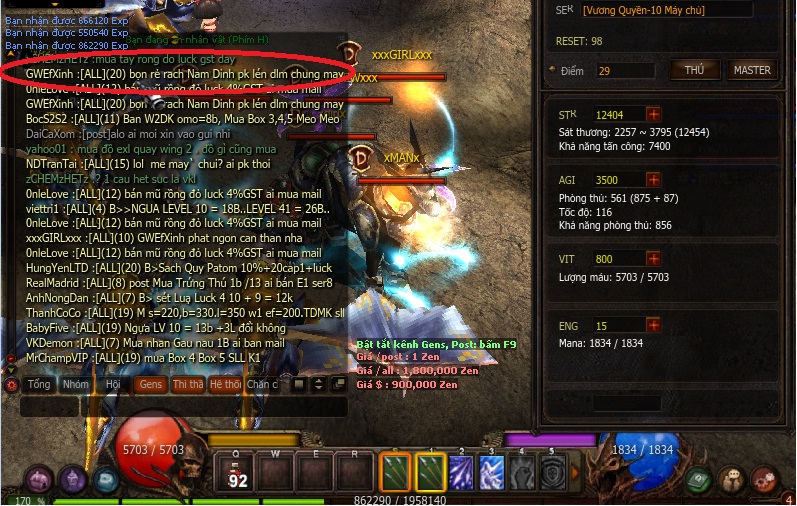The height and width of the screenshot is (506, 797).
Task: Open the pink chest inventory icon
Action: (39, 480)
